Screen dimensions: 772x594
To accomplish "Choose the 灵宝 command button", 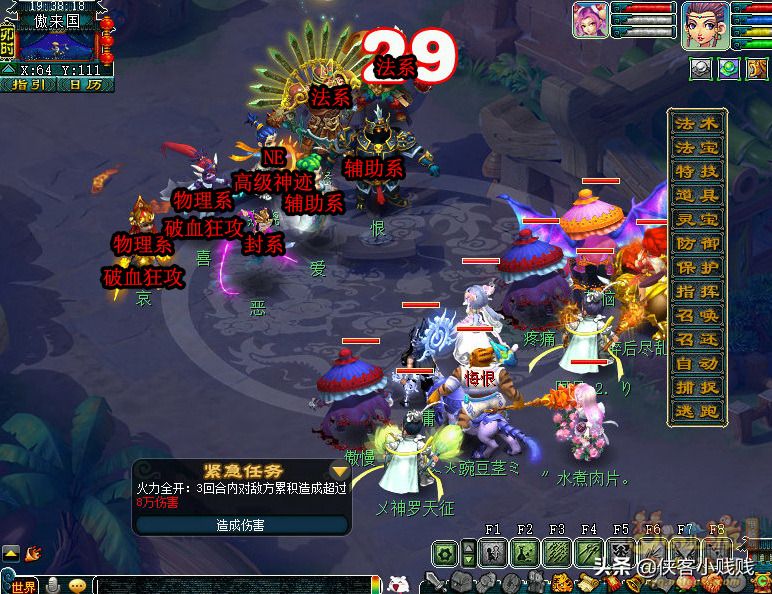I will 697,220.
